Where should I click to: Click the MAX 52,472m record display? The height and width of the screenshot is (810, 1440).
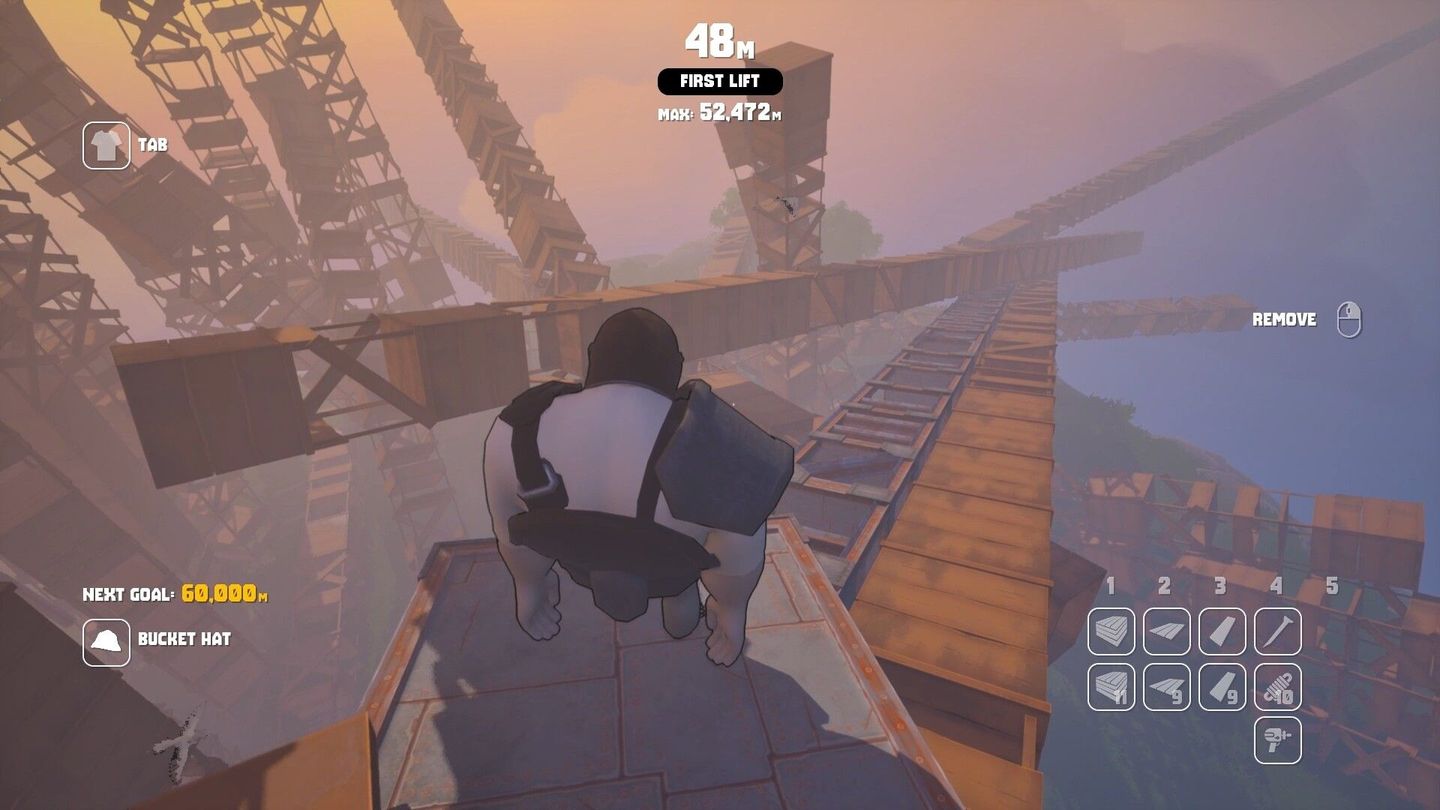[719, 113]
